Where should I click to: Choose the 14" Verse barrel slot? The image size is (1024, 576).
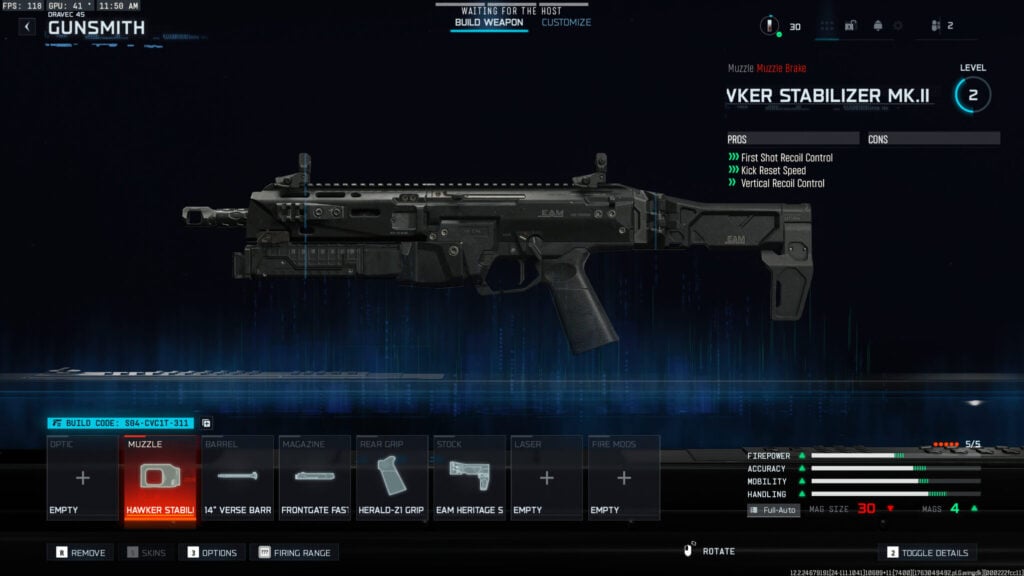238,478
